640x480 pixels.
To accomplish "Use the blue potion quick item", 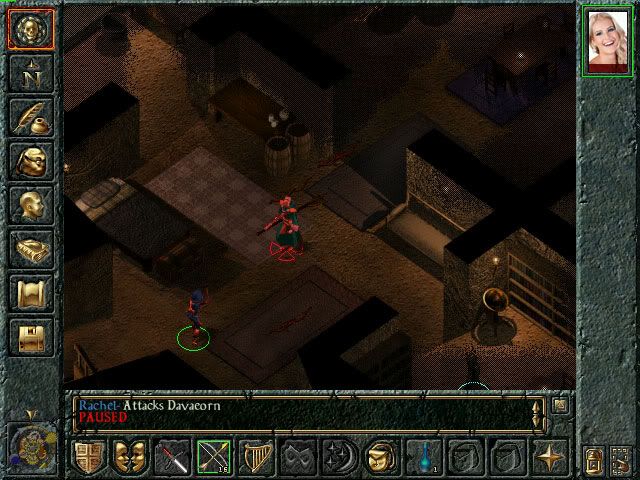I will pos(424,457).
